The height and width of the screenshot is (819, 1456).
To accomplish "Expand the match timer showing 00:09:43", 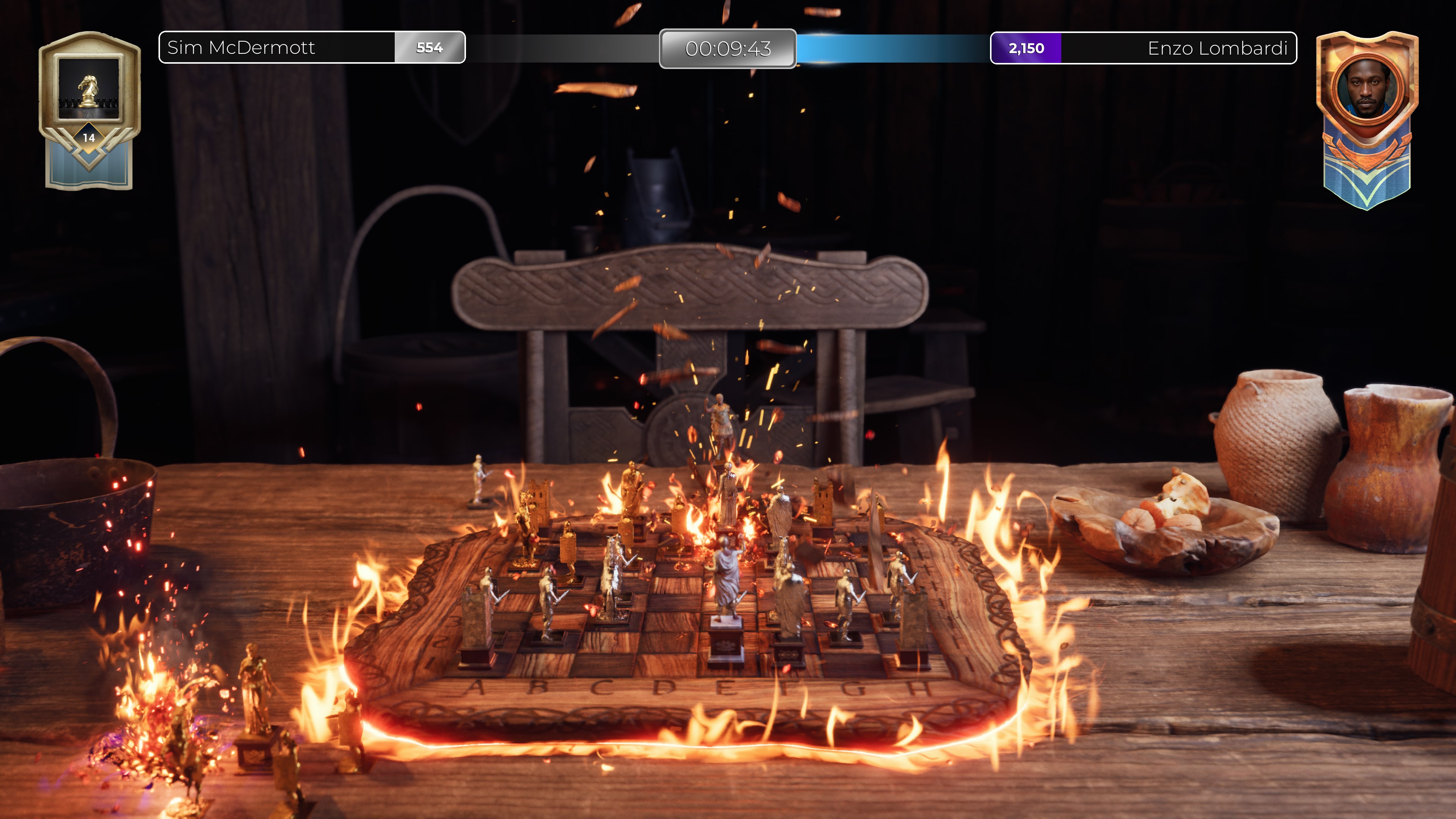I will (728, 50).
